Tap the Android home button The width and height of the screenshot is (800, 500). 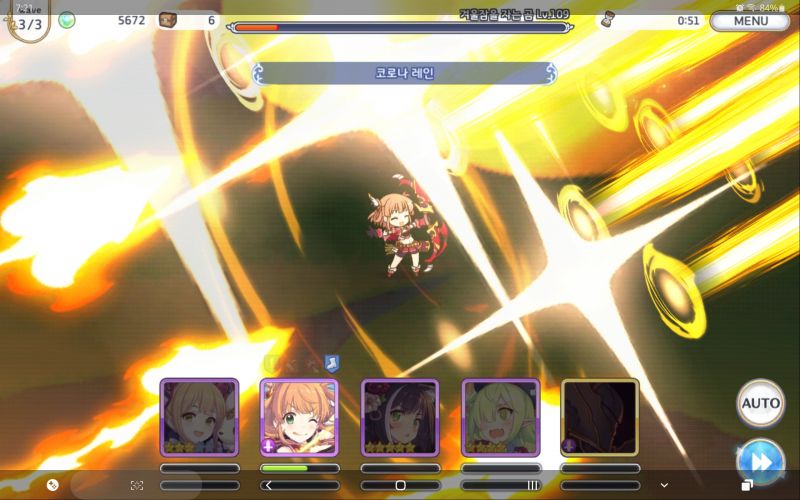click(x=400, y=485)
